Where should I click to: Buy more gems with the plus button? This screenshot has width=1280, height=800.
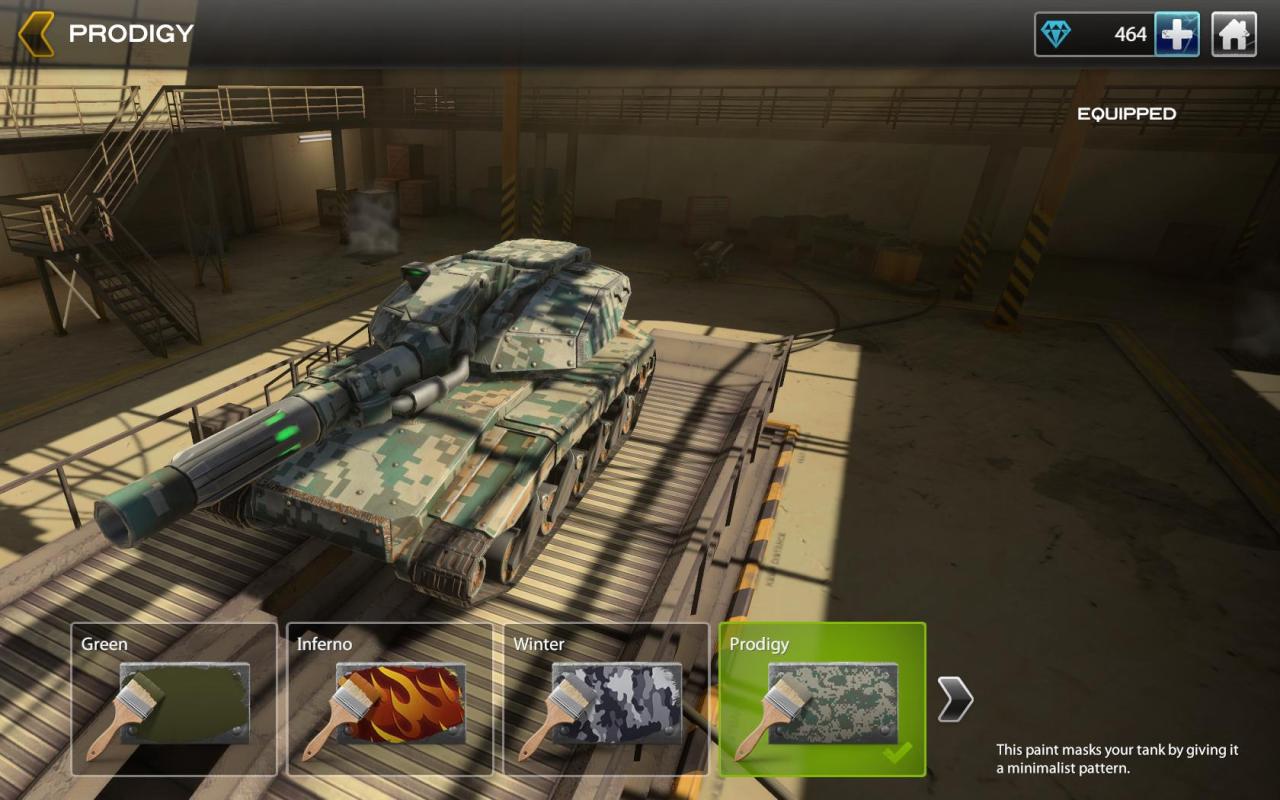click(1177, 35)
